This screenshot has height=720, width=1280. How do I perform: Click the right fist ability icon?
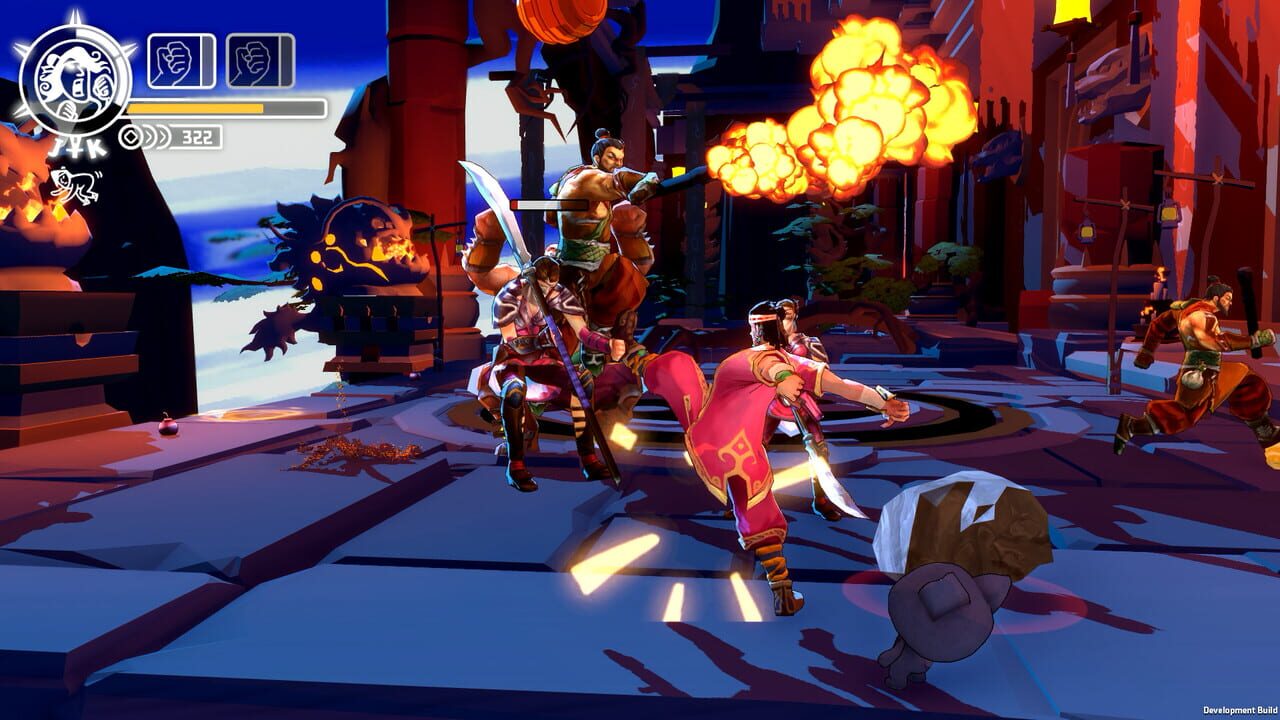(x=252, y=61)
